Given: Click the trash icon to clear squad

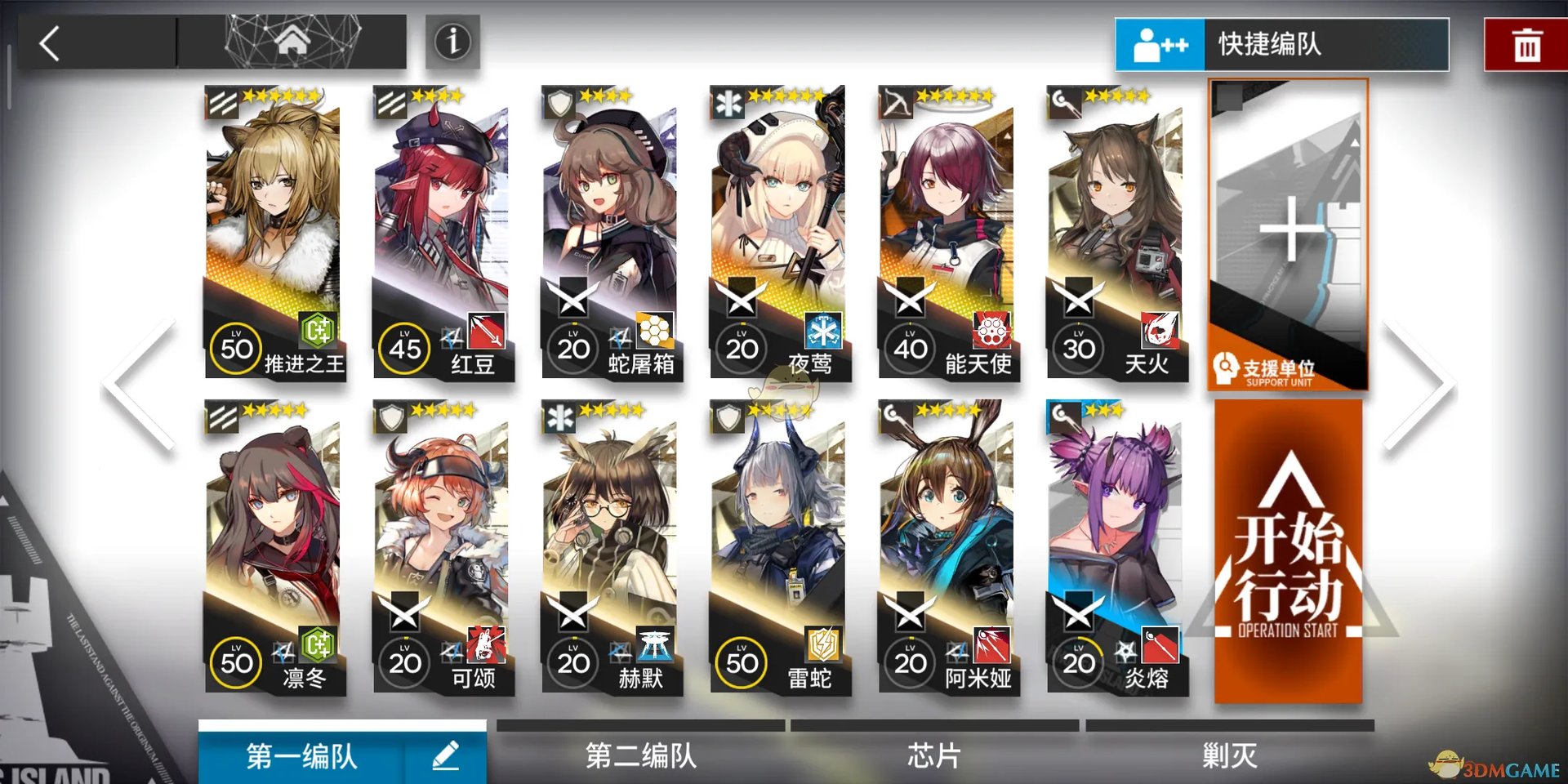Looking at the screenshot, I should pos(1530,42).
